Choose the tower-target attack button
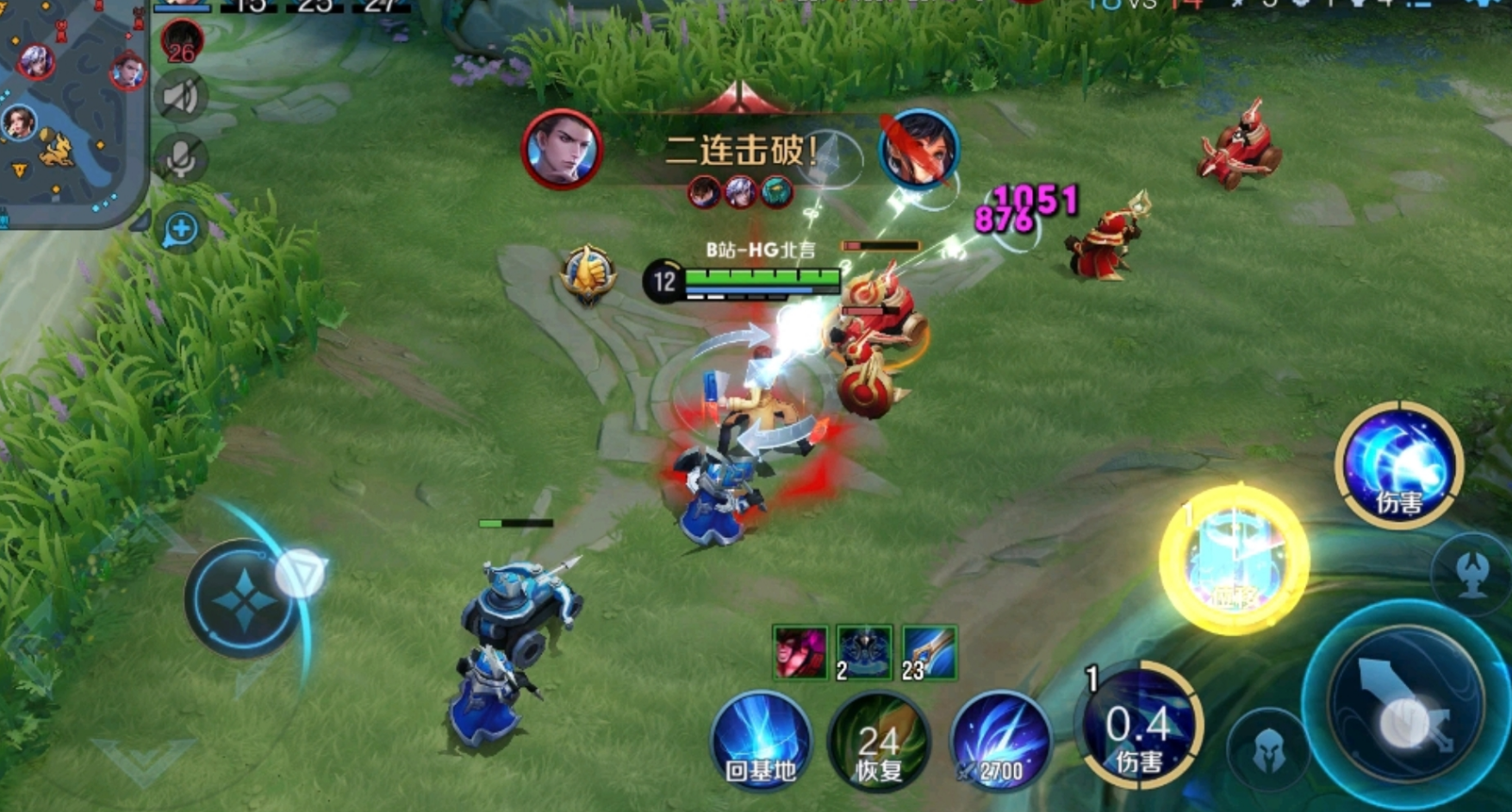 click(1472, 573)
